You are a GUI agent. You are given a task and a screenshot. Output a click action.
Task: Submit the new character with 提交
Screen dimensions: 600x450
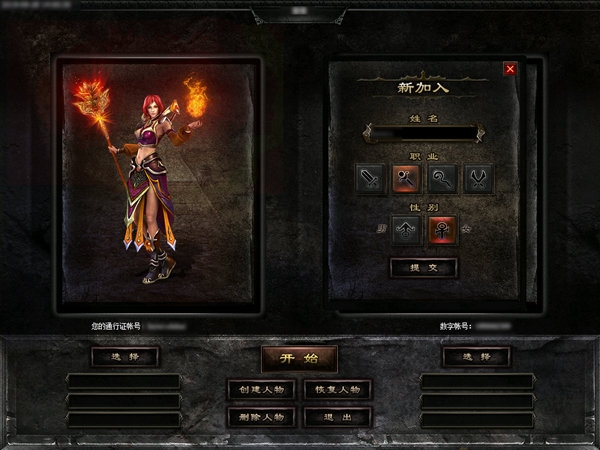423,267
